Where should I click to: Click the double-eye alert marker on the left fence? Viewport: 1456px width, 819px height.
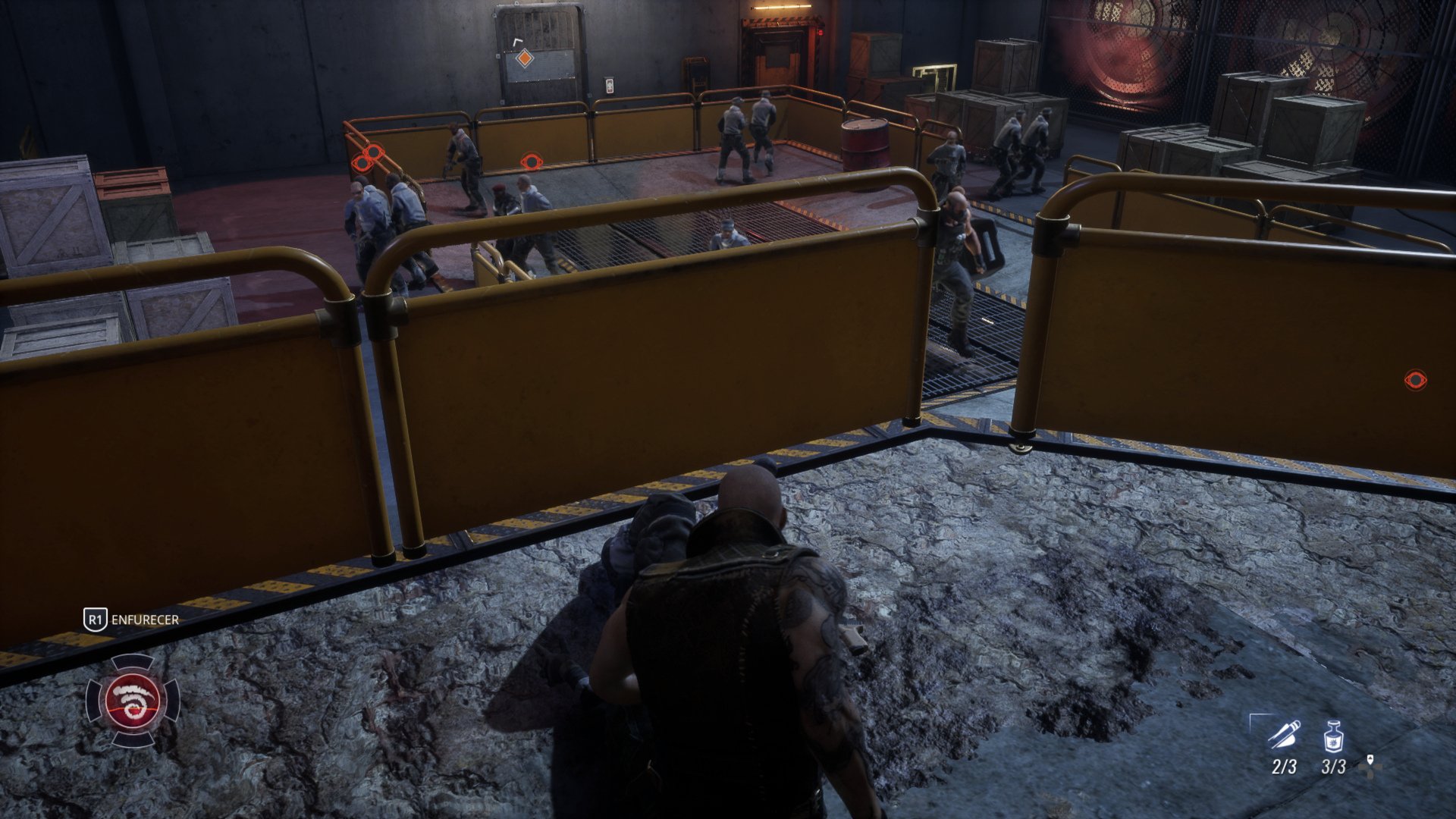pyautogui.click(x=368, y=156)
